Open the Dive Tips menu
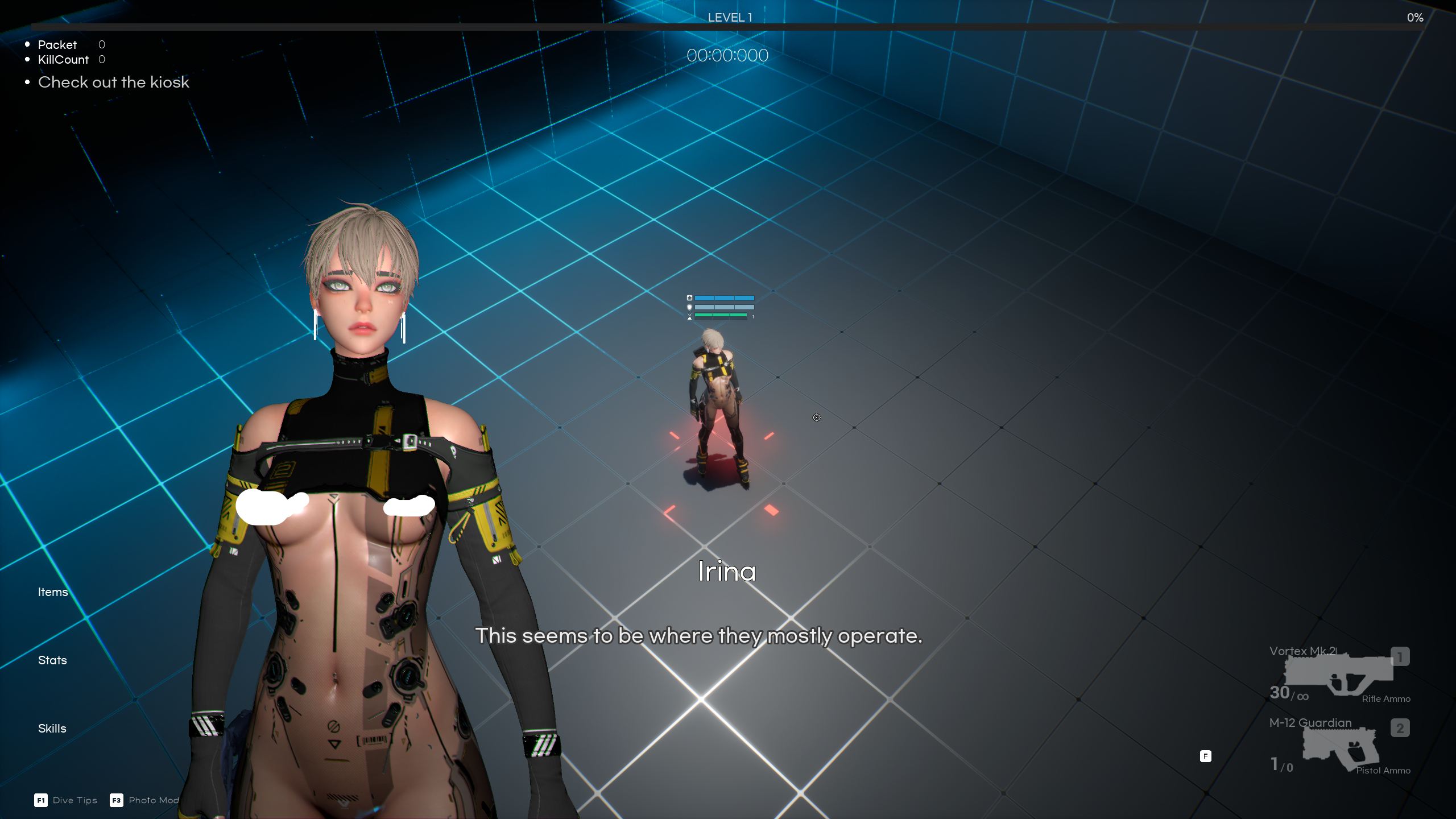1456x819 pixels. [75, 800]
